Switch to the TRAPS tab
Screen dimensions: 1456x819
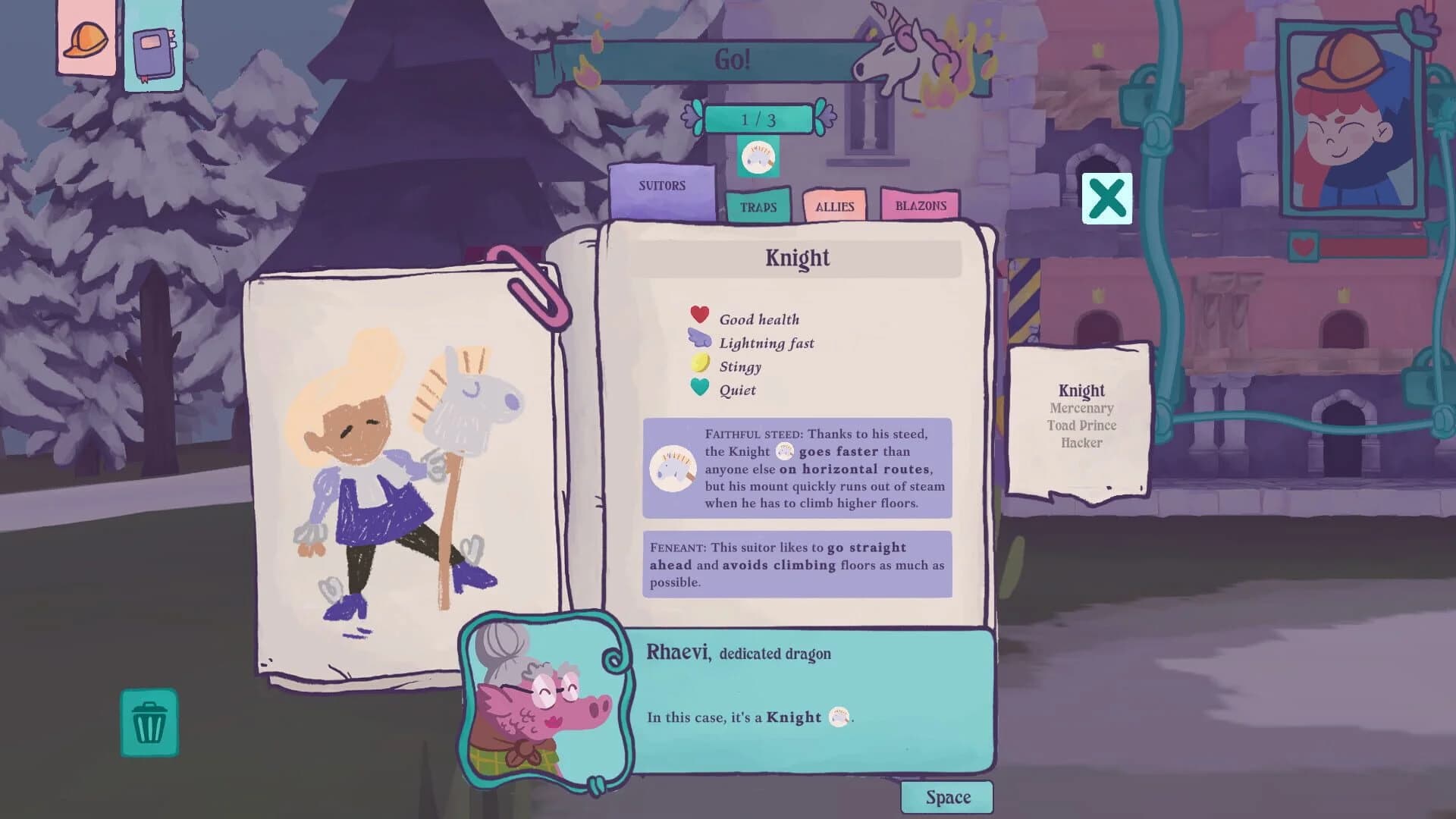pos(758,206)
